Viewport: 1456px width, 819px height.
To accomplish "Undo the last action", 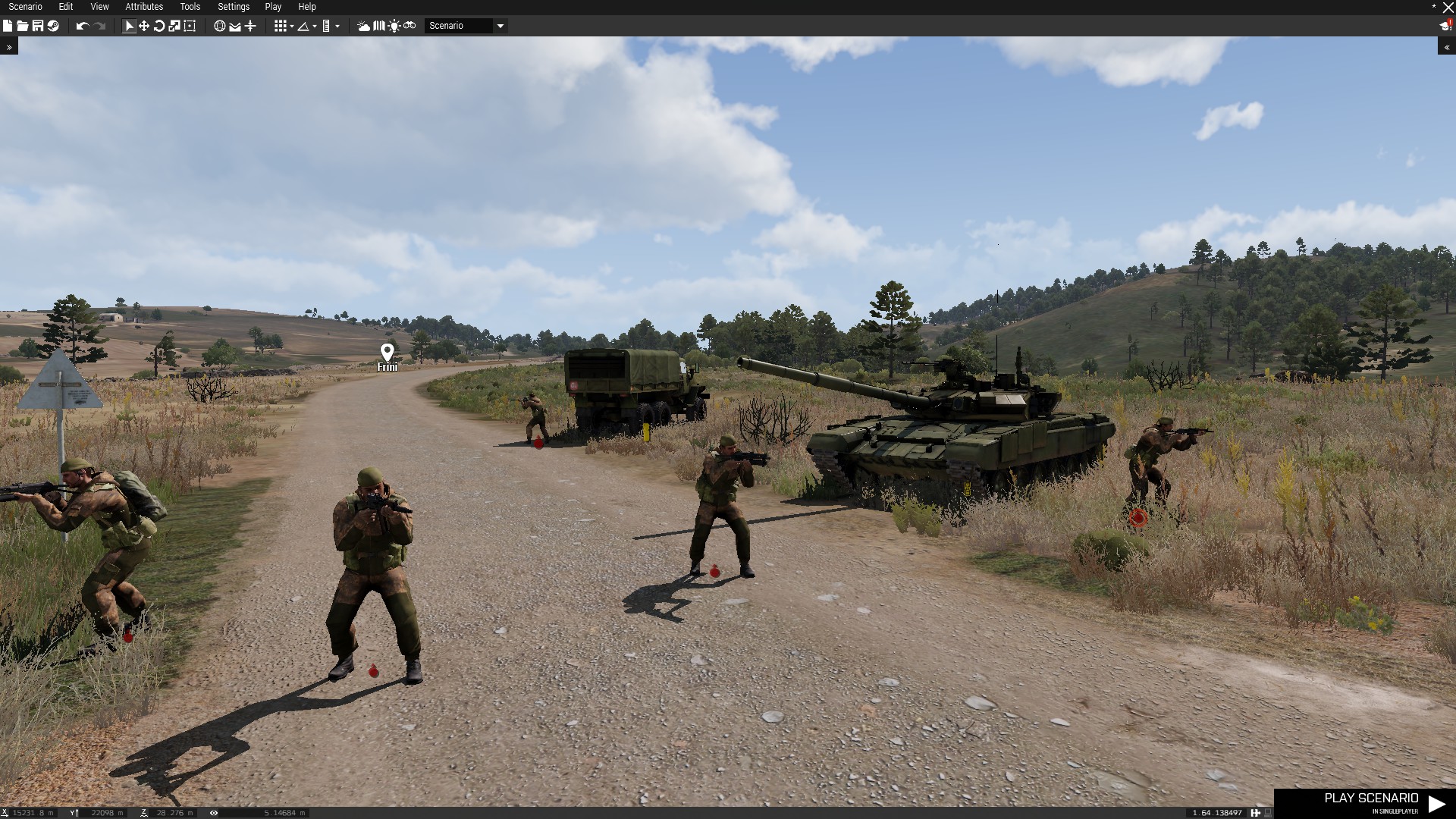I will pyautogui.click(x=83, y=26).
